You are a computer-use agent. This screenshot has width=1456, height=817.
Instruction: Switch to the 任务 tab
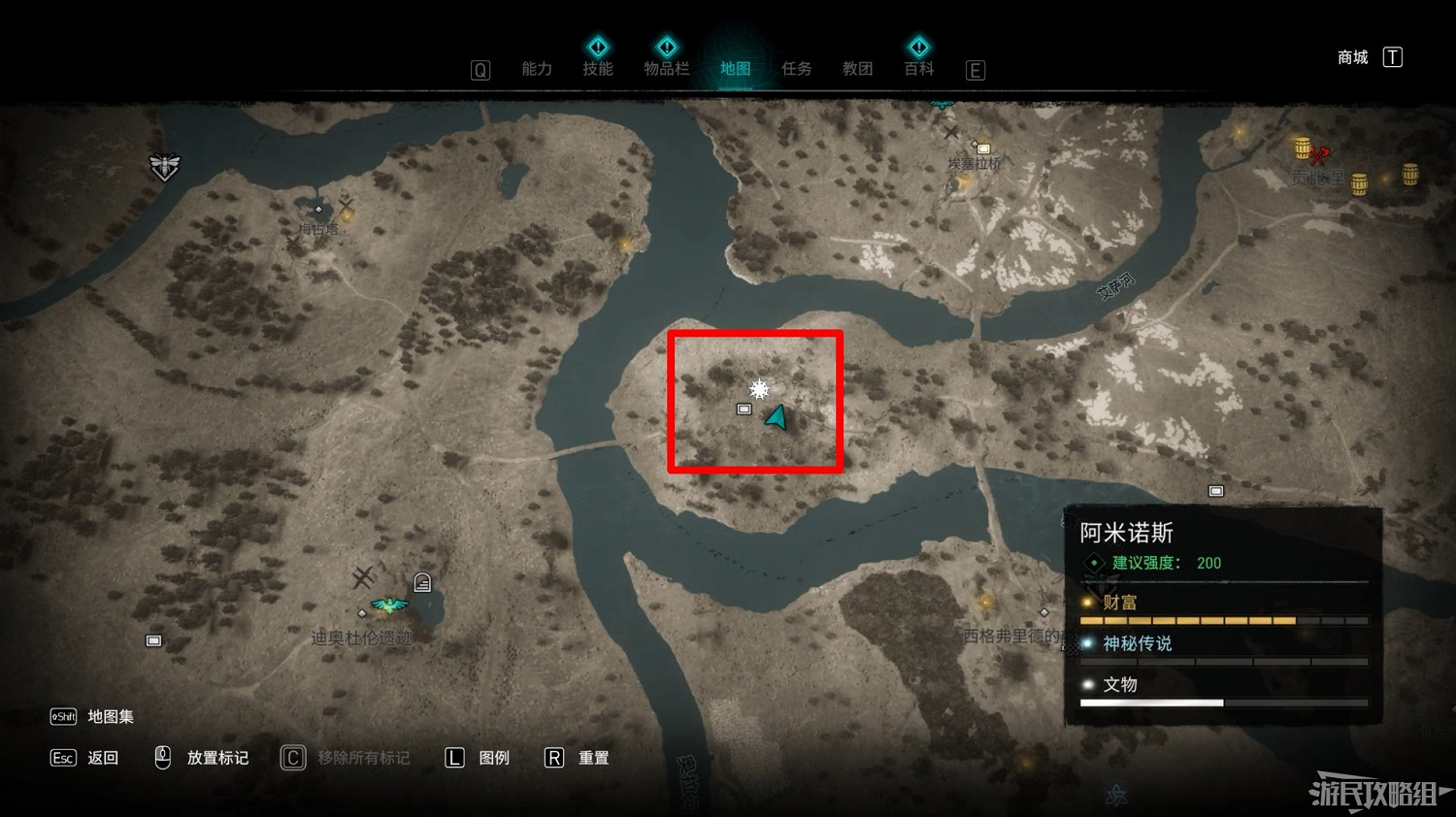point(796,68)
